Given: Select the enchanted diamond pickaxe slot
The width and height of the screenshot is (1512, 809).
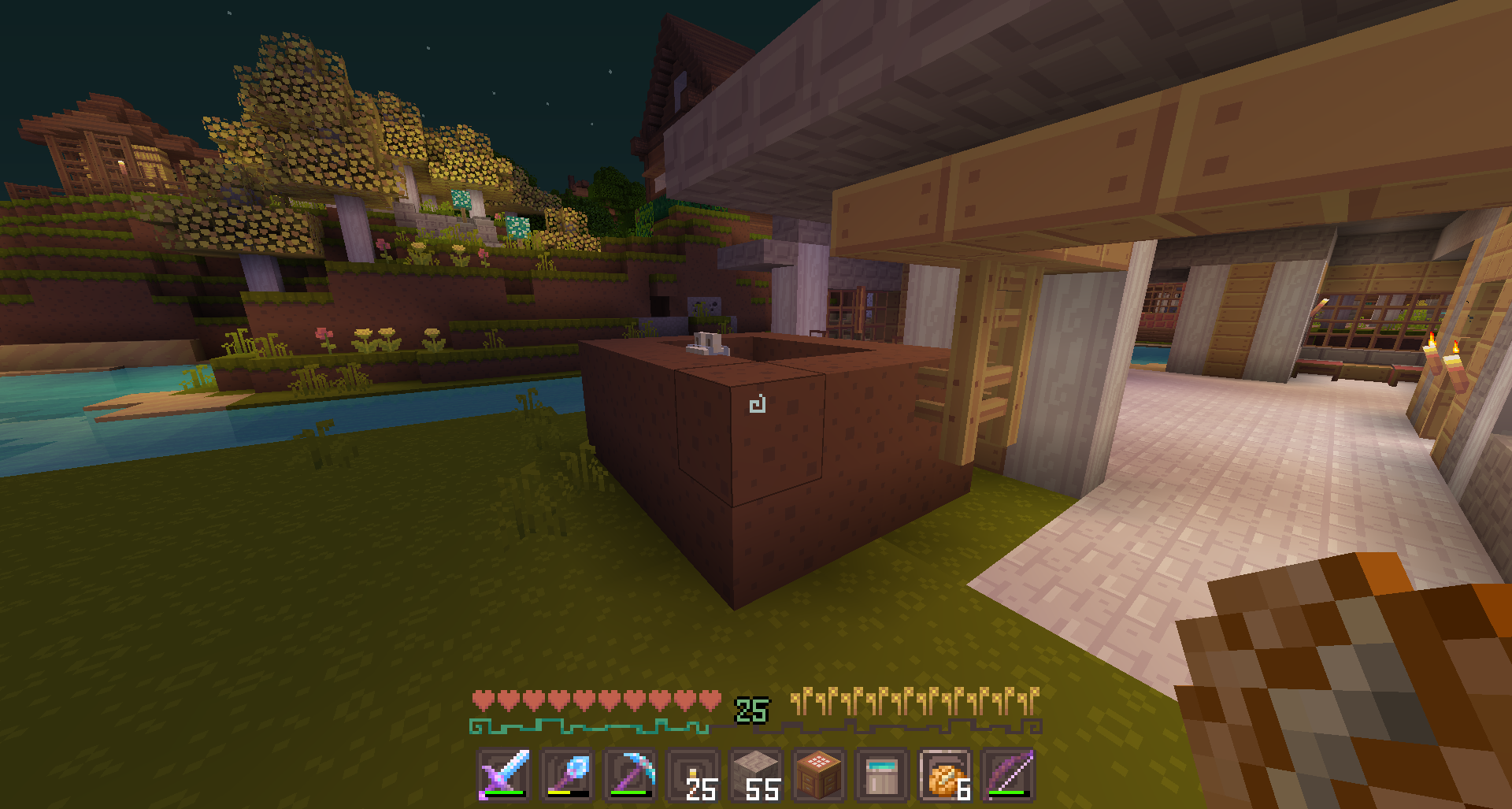Looking at the screenshot, I should 630,774.
